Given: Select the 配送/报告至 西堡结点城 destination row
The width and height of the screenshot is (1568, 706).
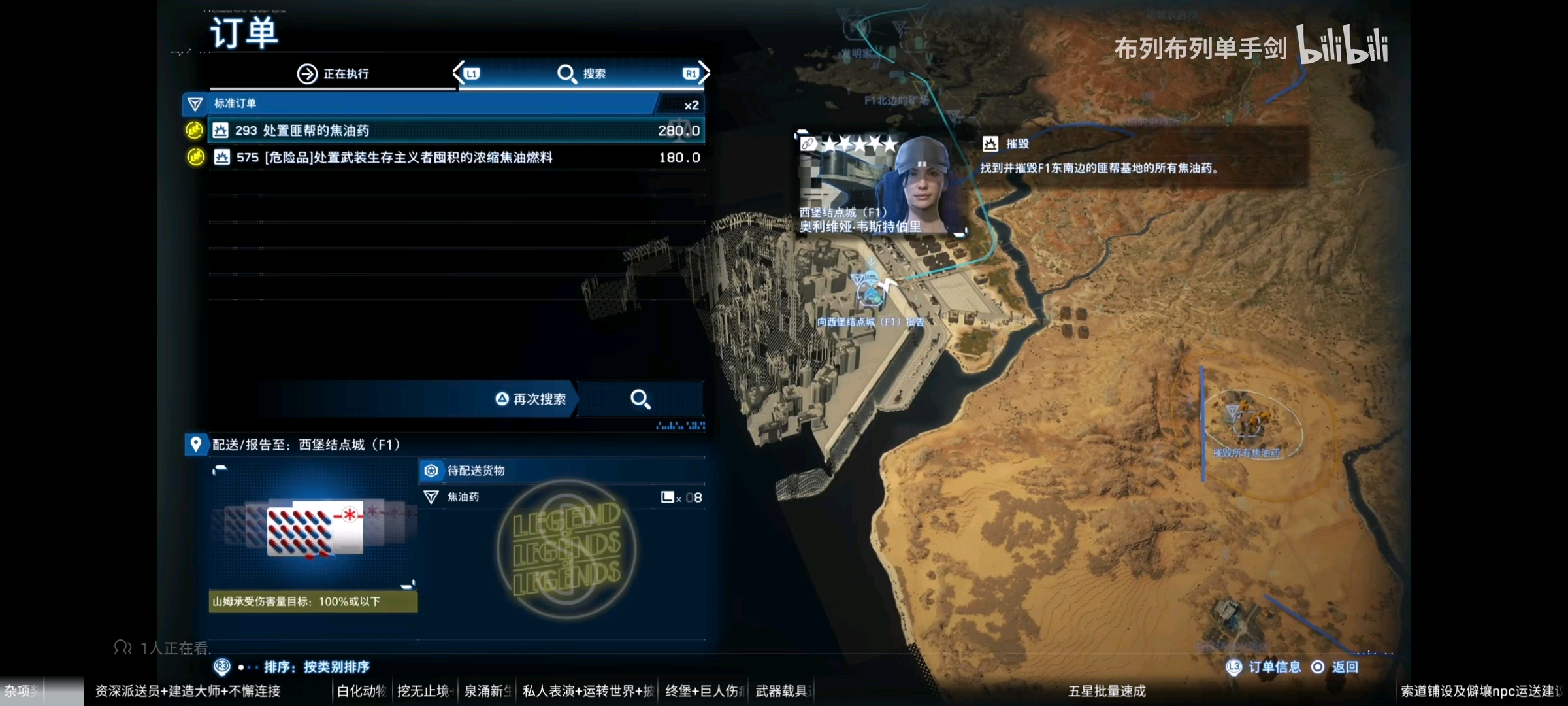Looking at the screenshot, I should click(444, 445).
